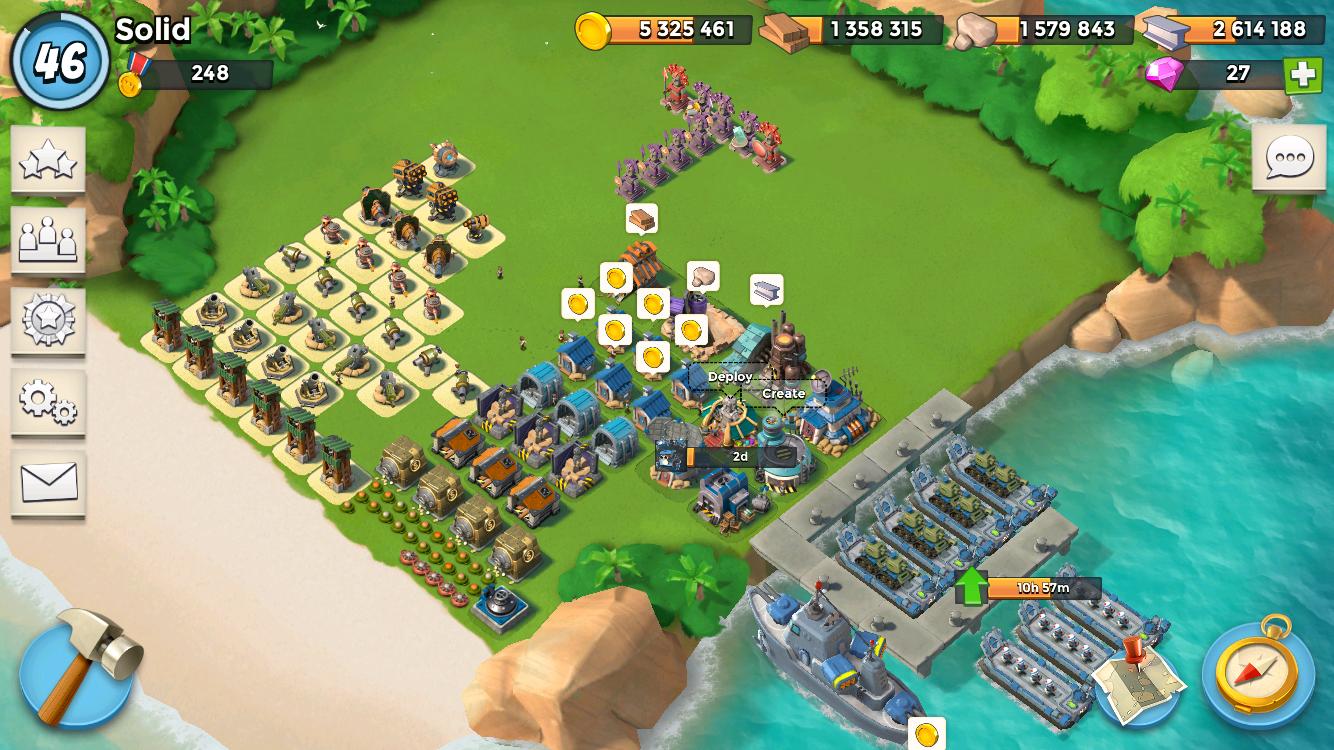Tap Create at the Gunboat
This screenshot has width=1334, height=750.
click(782, 394)
